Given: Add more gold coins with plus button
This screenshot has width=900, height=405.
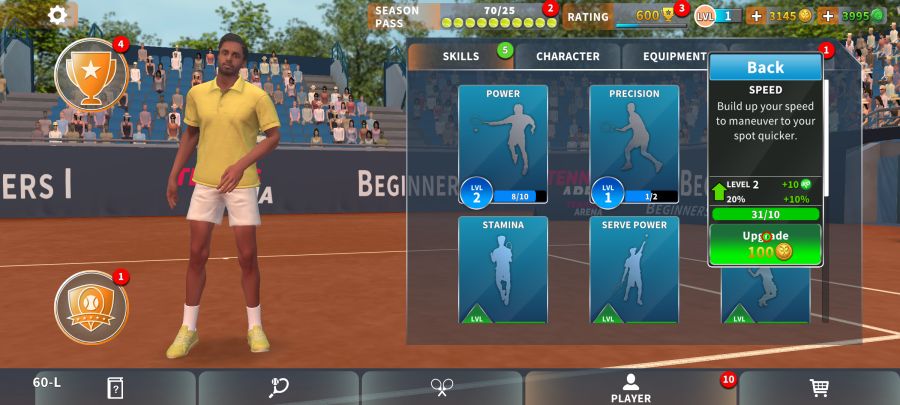Looking at the screenshot, I should pos(756,16).
